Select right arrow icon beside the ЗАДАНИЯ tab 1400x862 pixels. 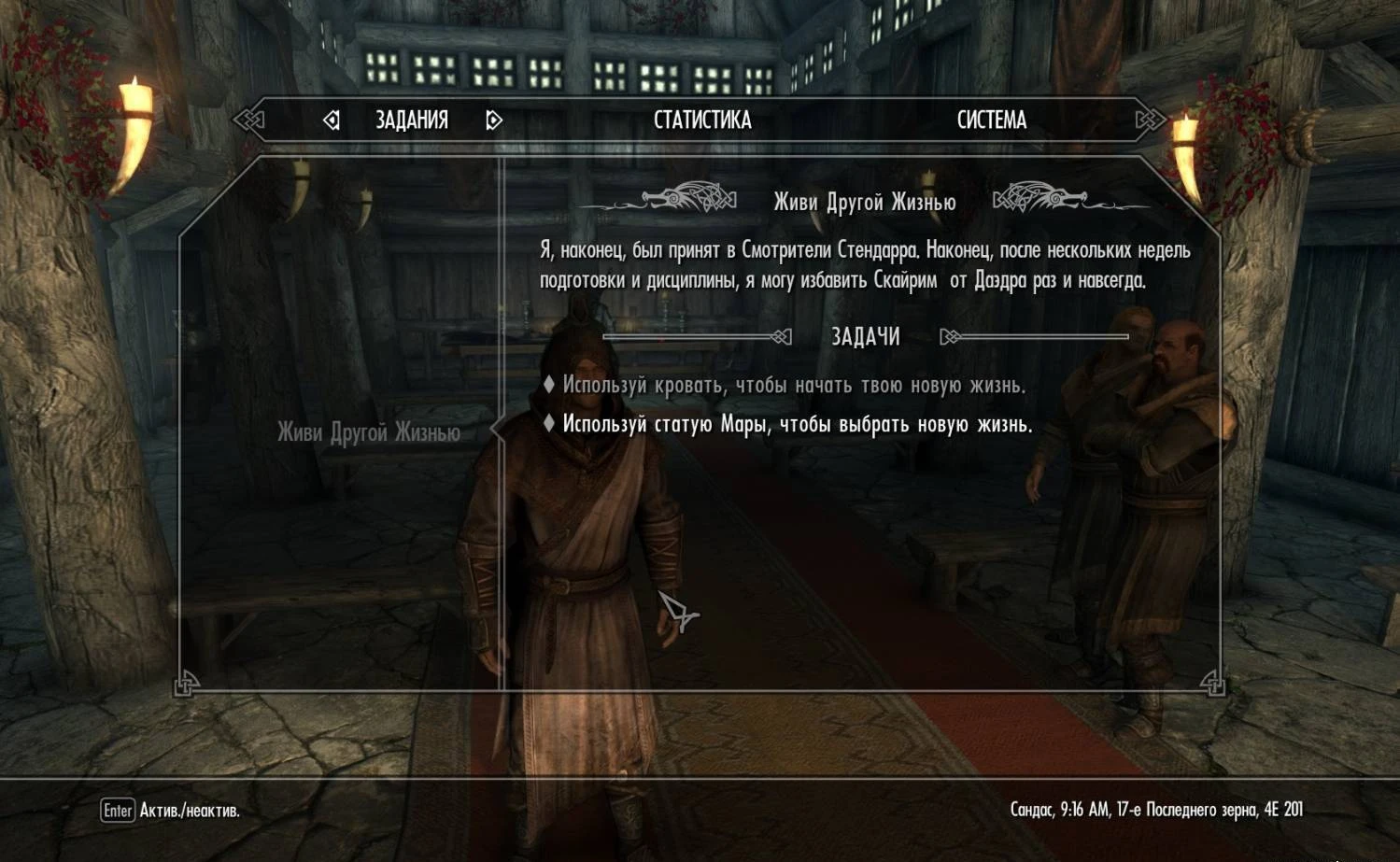(492, 120)
